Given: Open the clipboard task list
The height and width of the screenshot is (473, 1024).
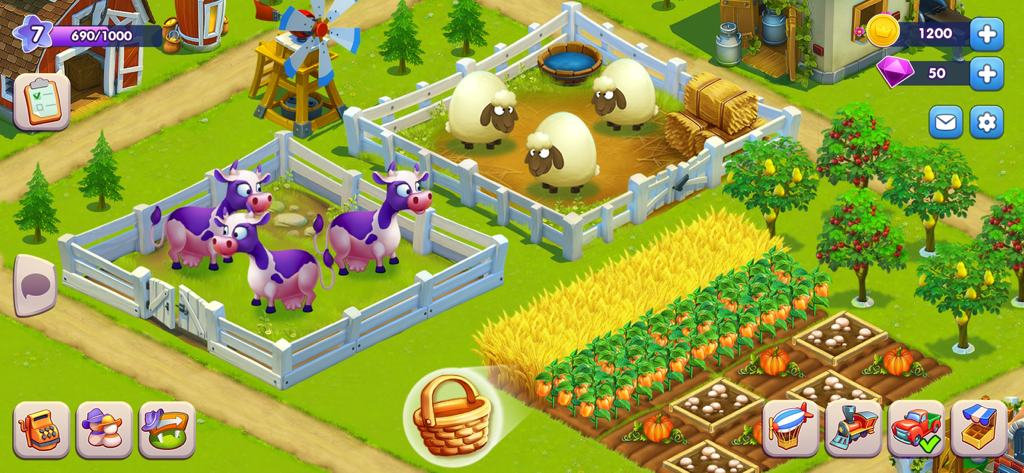Looking at the screenshot, I should tap(41, 102).
